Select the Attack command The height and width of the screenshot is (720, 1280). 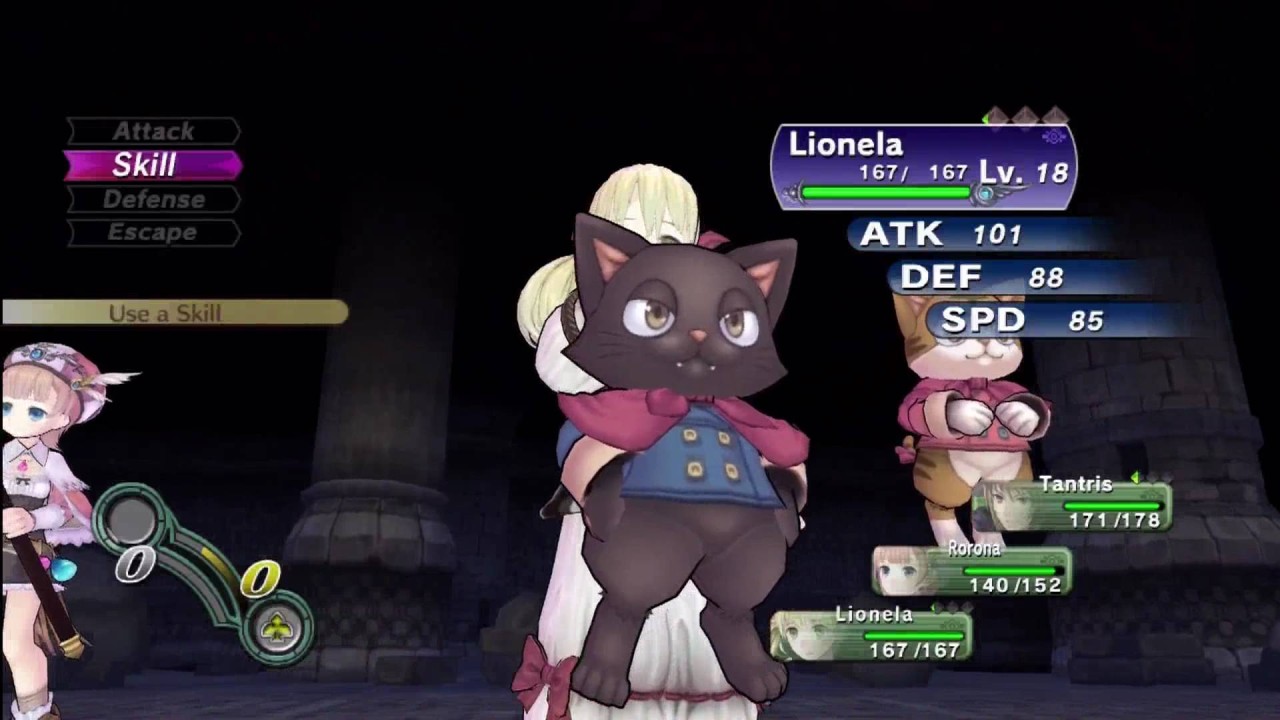coord(153,131)
